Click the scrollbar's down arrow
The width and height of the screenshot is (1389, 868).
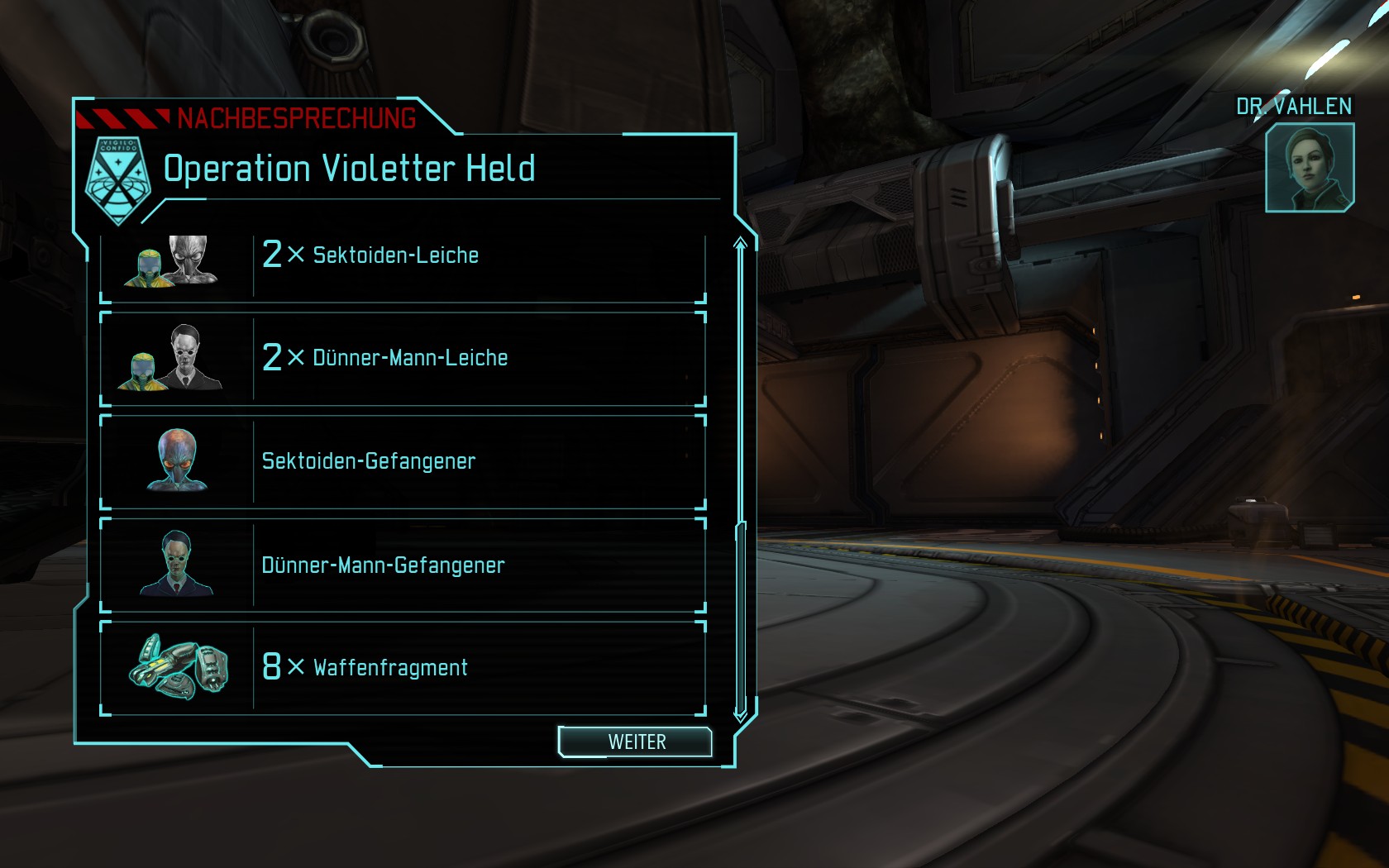740,713
